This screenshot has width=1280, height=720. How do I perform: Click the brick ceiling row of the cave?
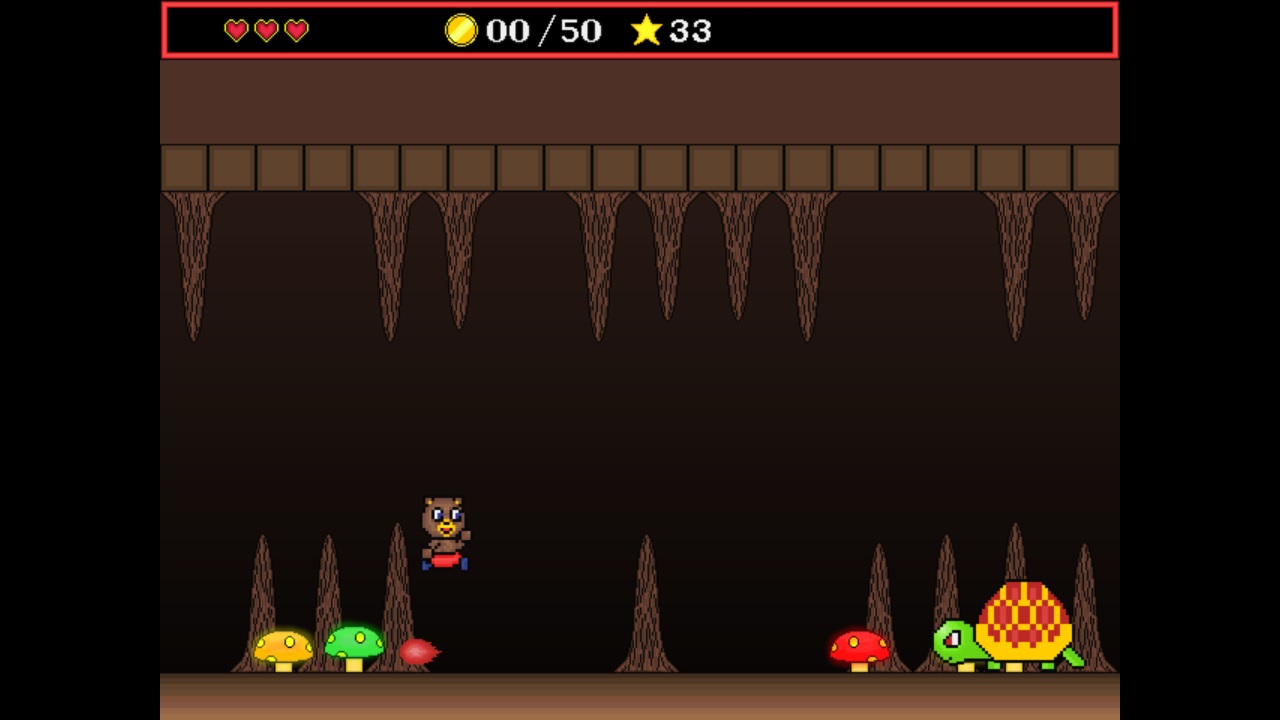pos(640,168)
